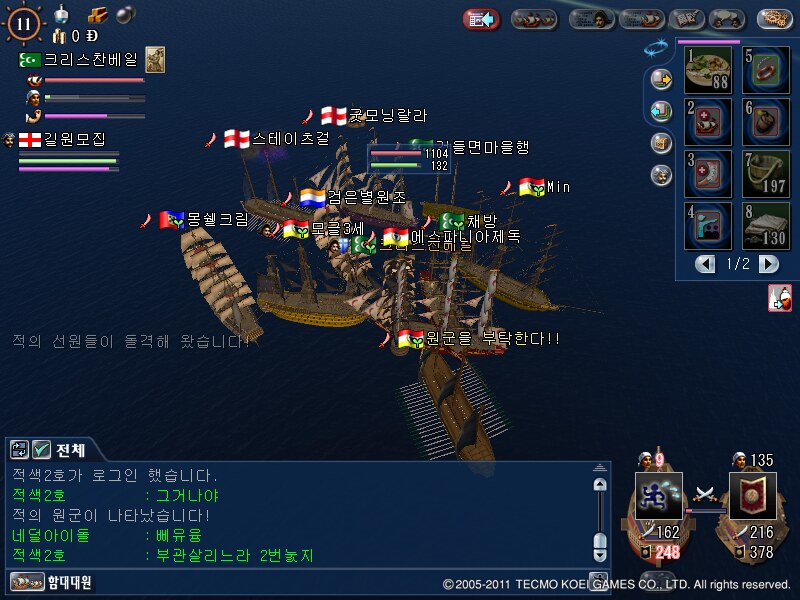The width and height of the screenshot is (800, 600).
Task: Go to previous shortcut page
Action: [706, 264]
